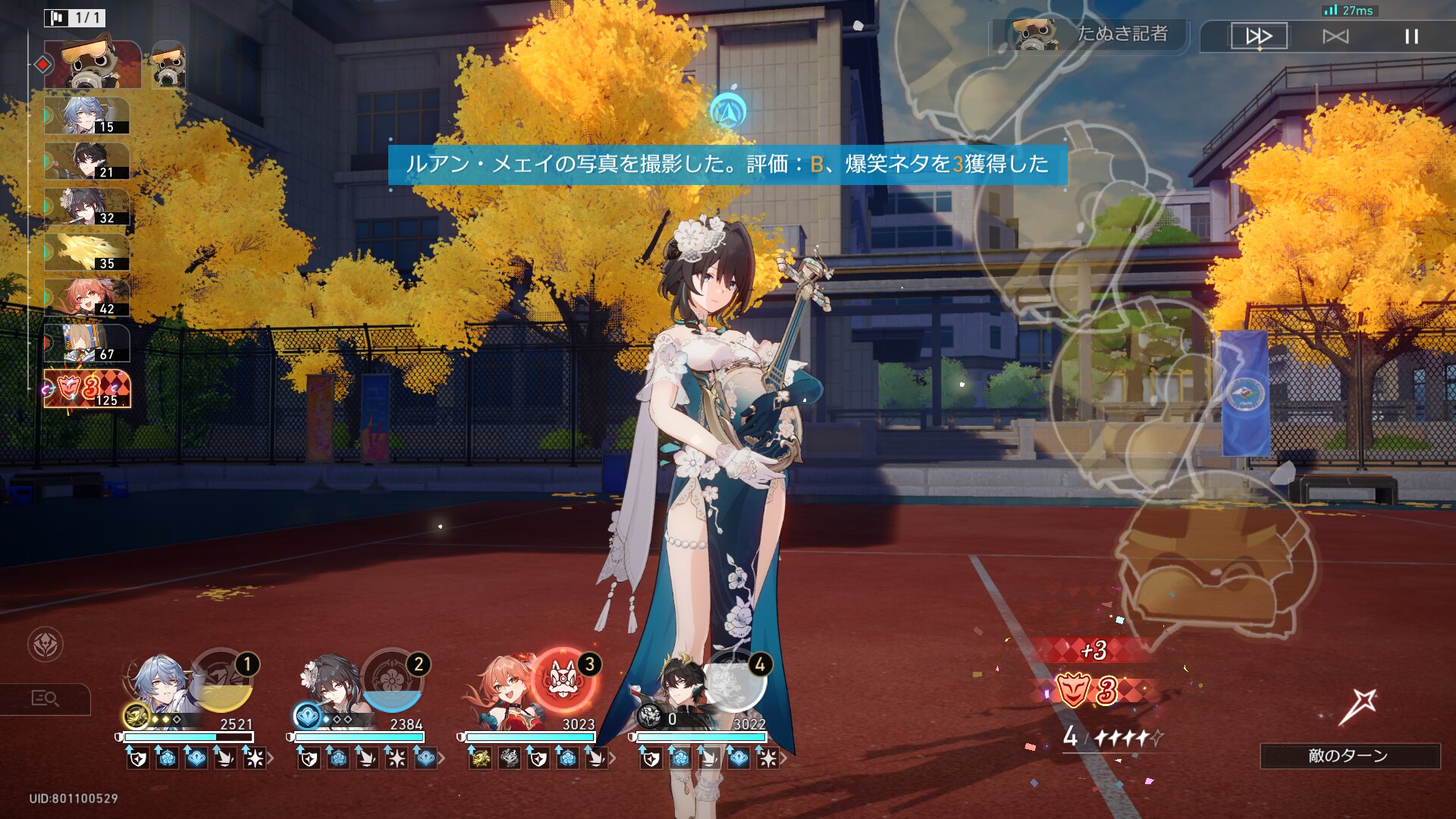The height and width of the screenshot is (819, 1456).
Task: Select turn-order entry with value 67
Action: tap(86, 344)
